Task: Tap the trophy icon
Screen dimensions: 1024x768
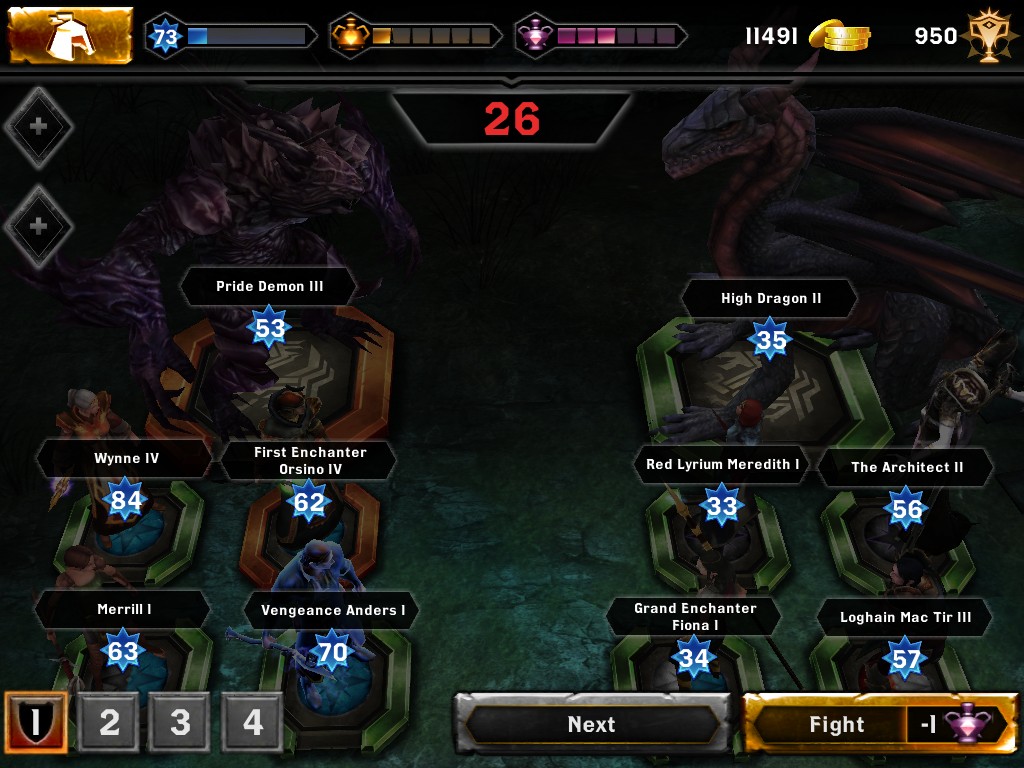Action: 988,37
